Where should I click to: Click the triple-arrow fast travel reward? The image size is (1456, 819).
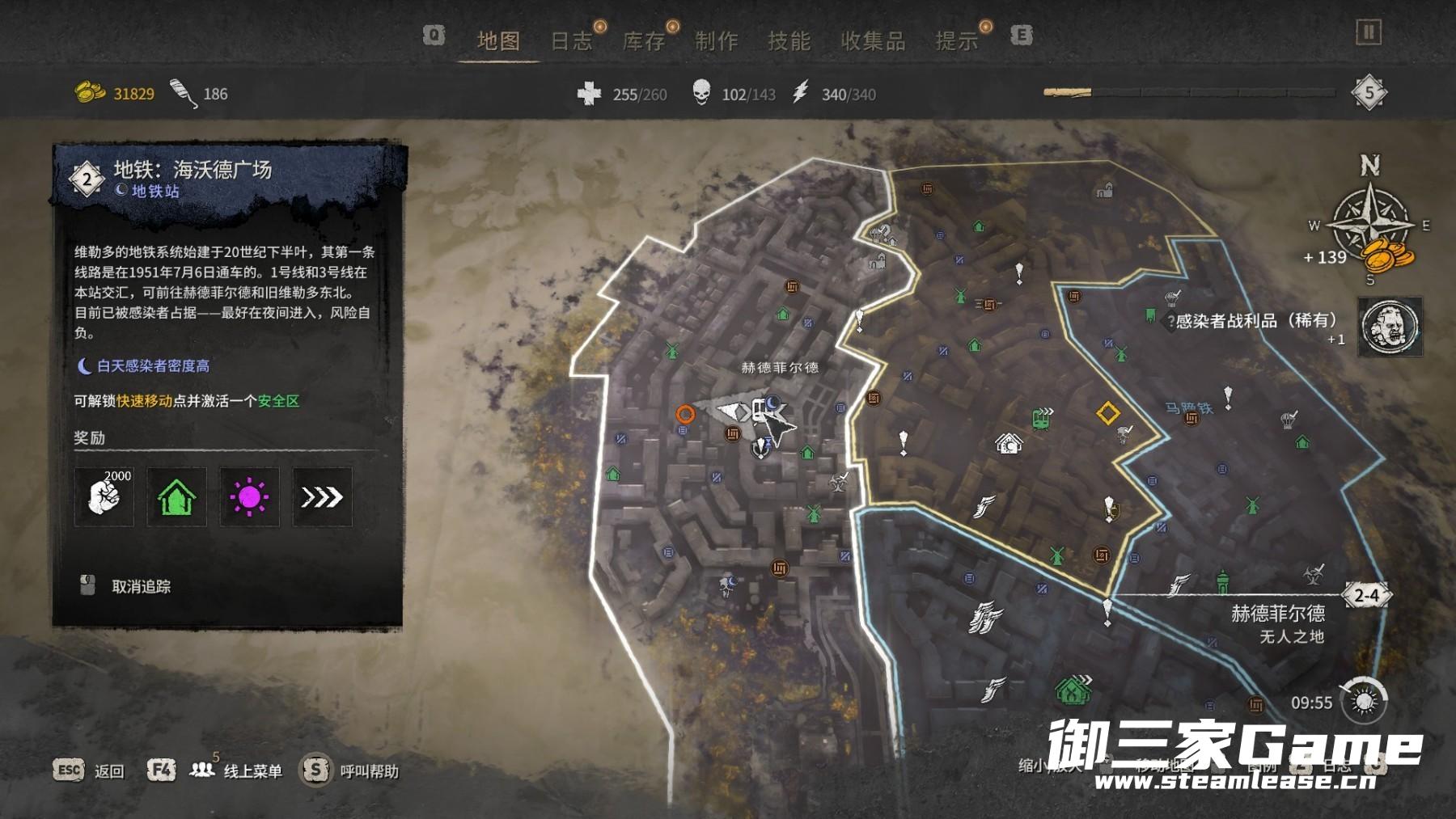pos(322,497)
